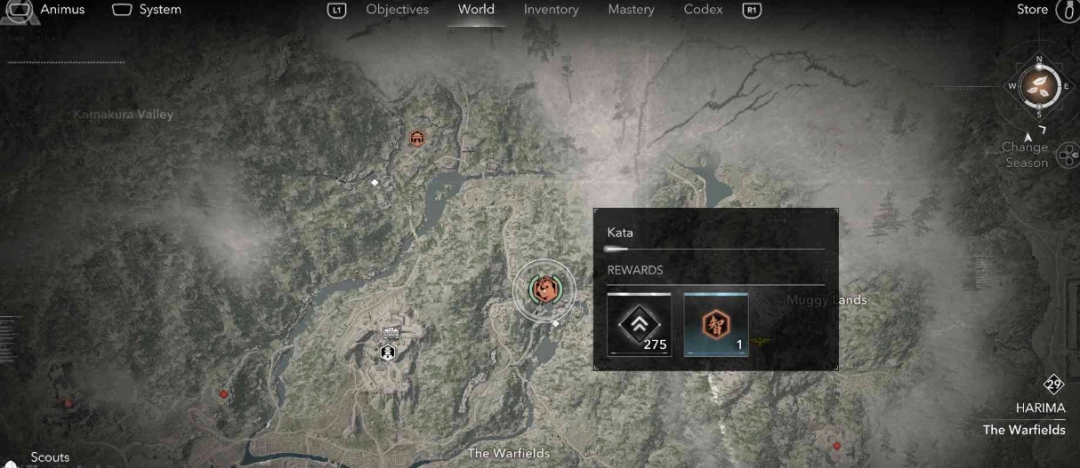Image resolution: width=1080 pixels, height=468 pixels.
Task: Show the Mastery tab
Action: click(x=631, y=10)
